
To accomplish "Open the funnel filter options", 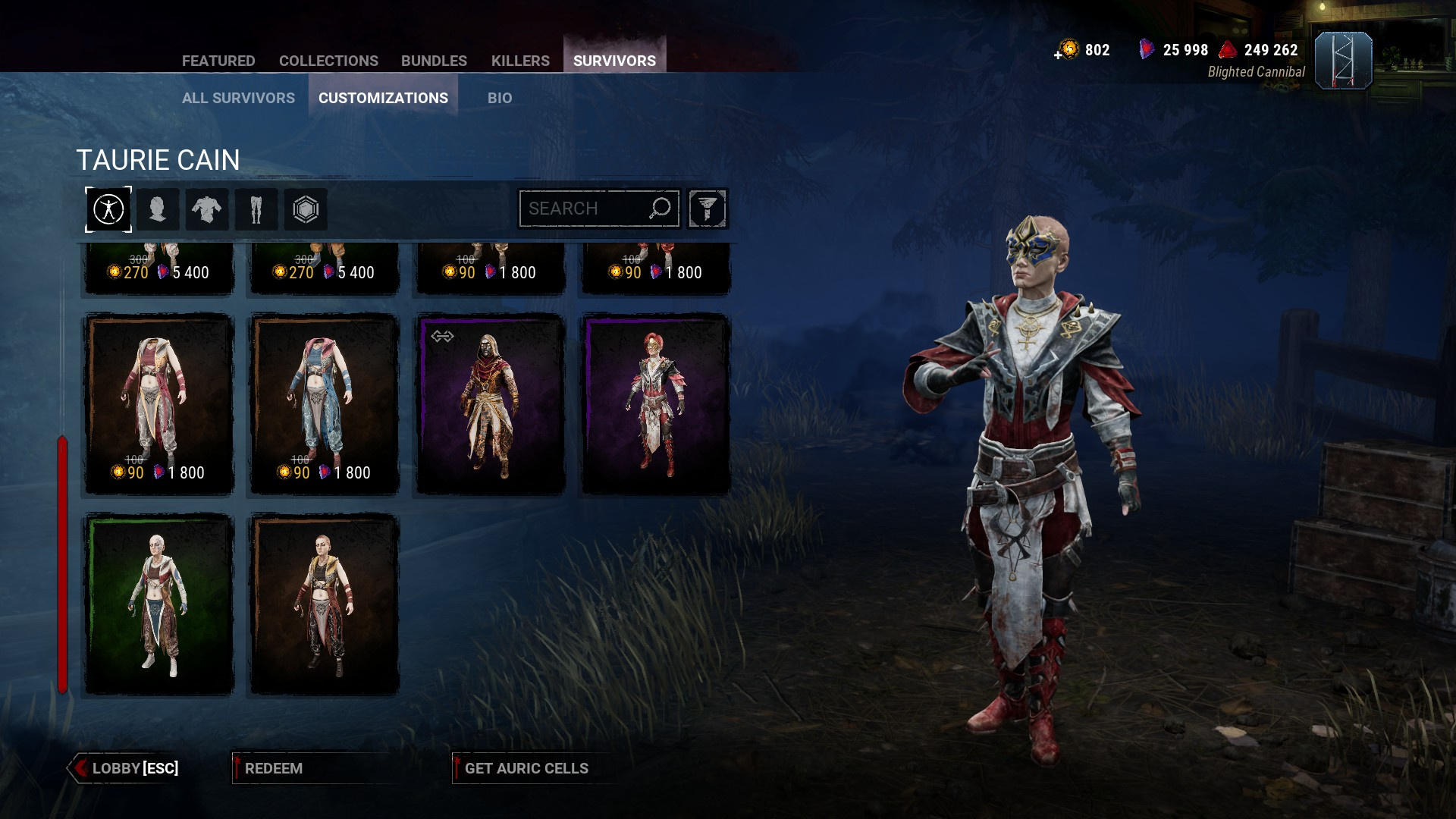I will (x=708, y=209).
